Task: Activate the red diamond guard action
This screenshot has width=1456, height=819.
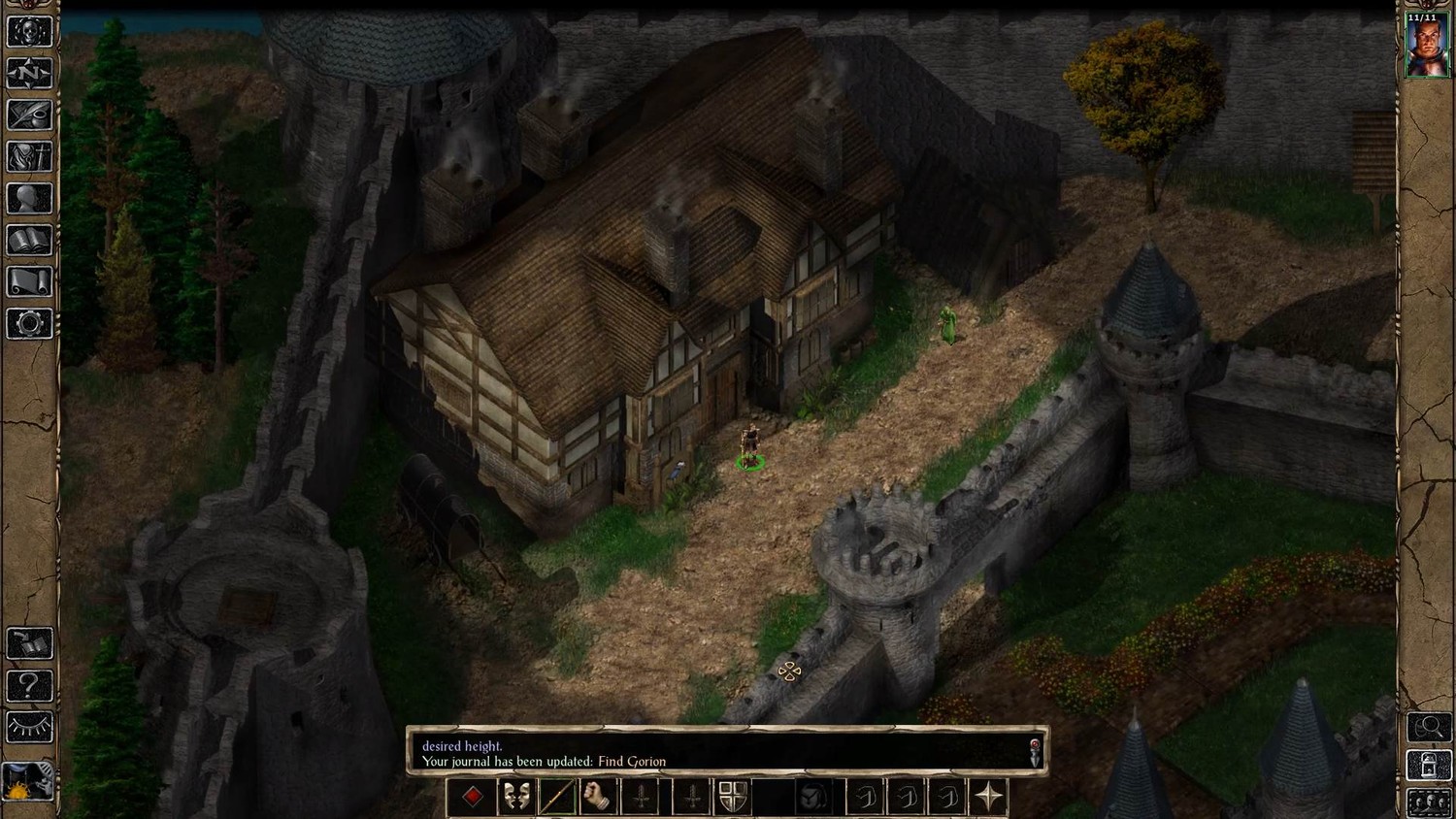Action: pyautogui.click(x=473, y=798)
